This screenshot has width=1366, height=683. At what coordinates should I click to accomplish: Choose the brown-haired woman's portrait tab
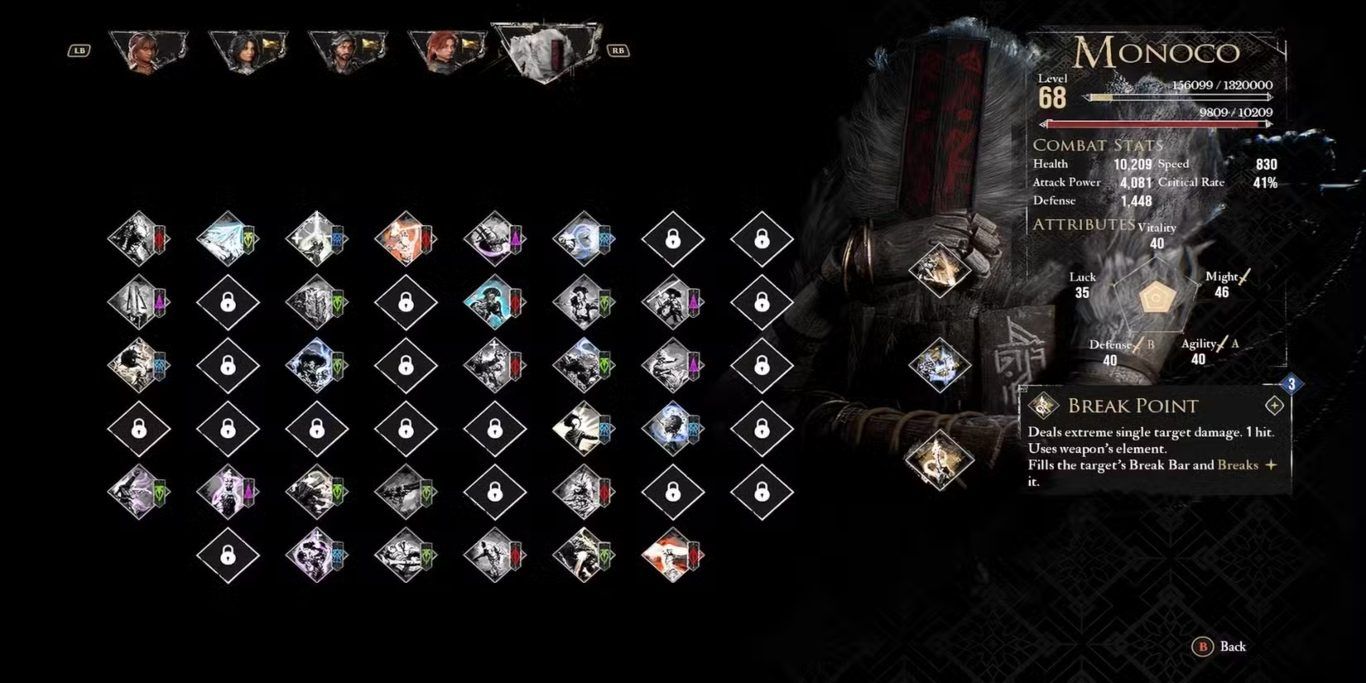[x=146, y=50]
